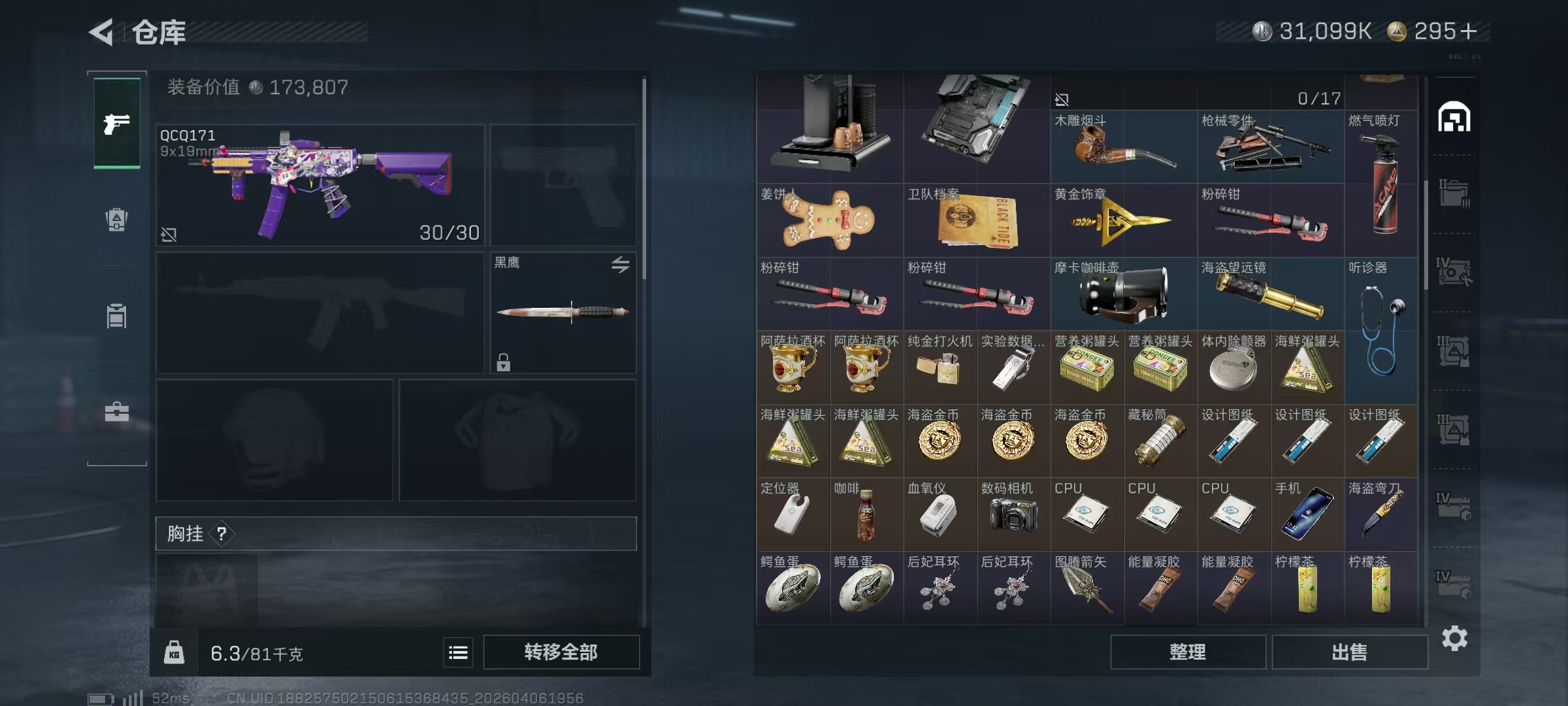This screenshot has height=706, width=1568.
Task: Choose the 海盗望远镜 pirate telescope item
Action: tap(1270, 294)
